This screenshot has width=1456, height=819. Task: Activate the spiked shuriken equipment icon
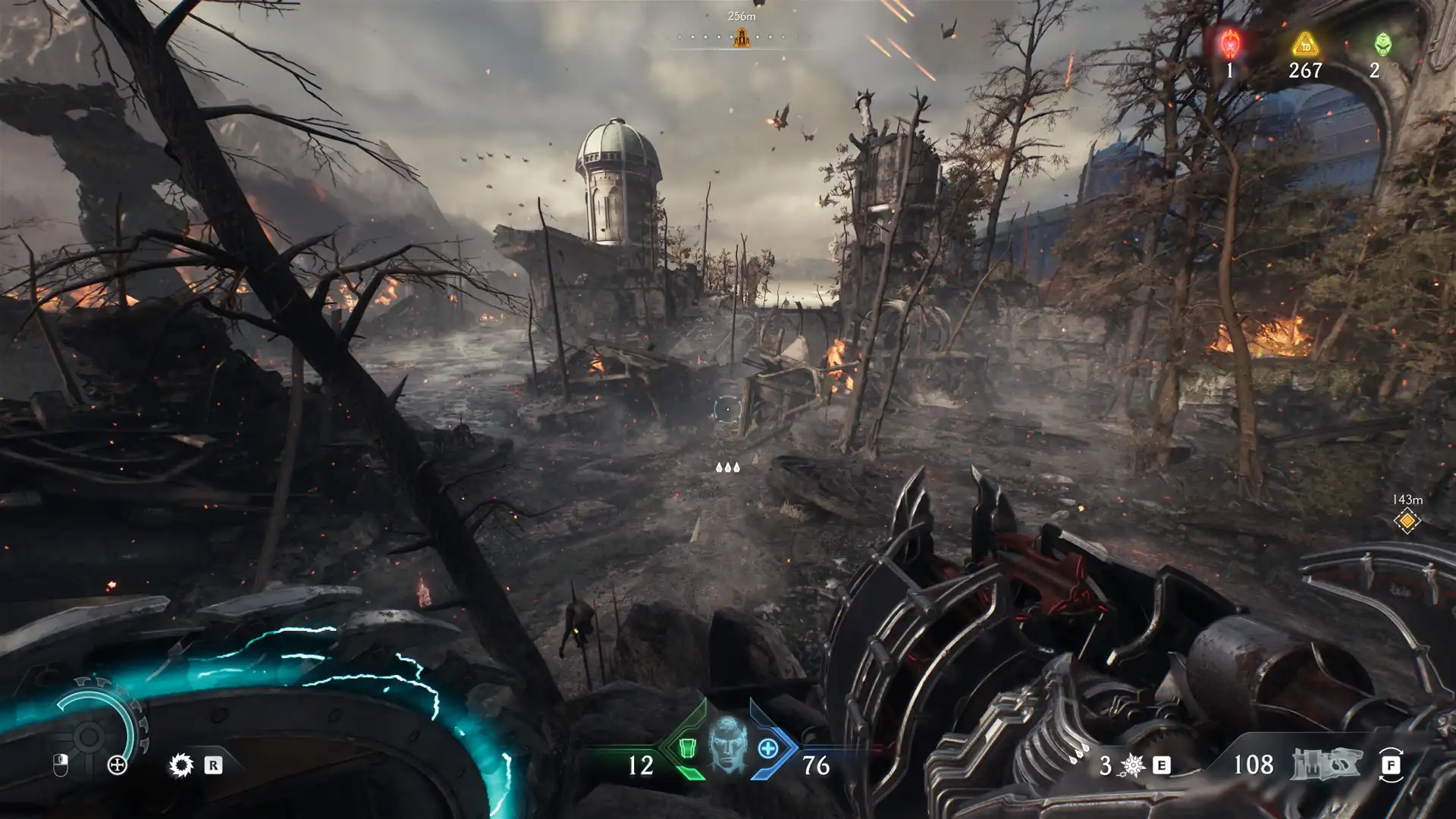pos(1132,765)
